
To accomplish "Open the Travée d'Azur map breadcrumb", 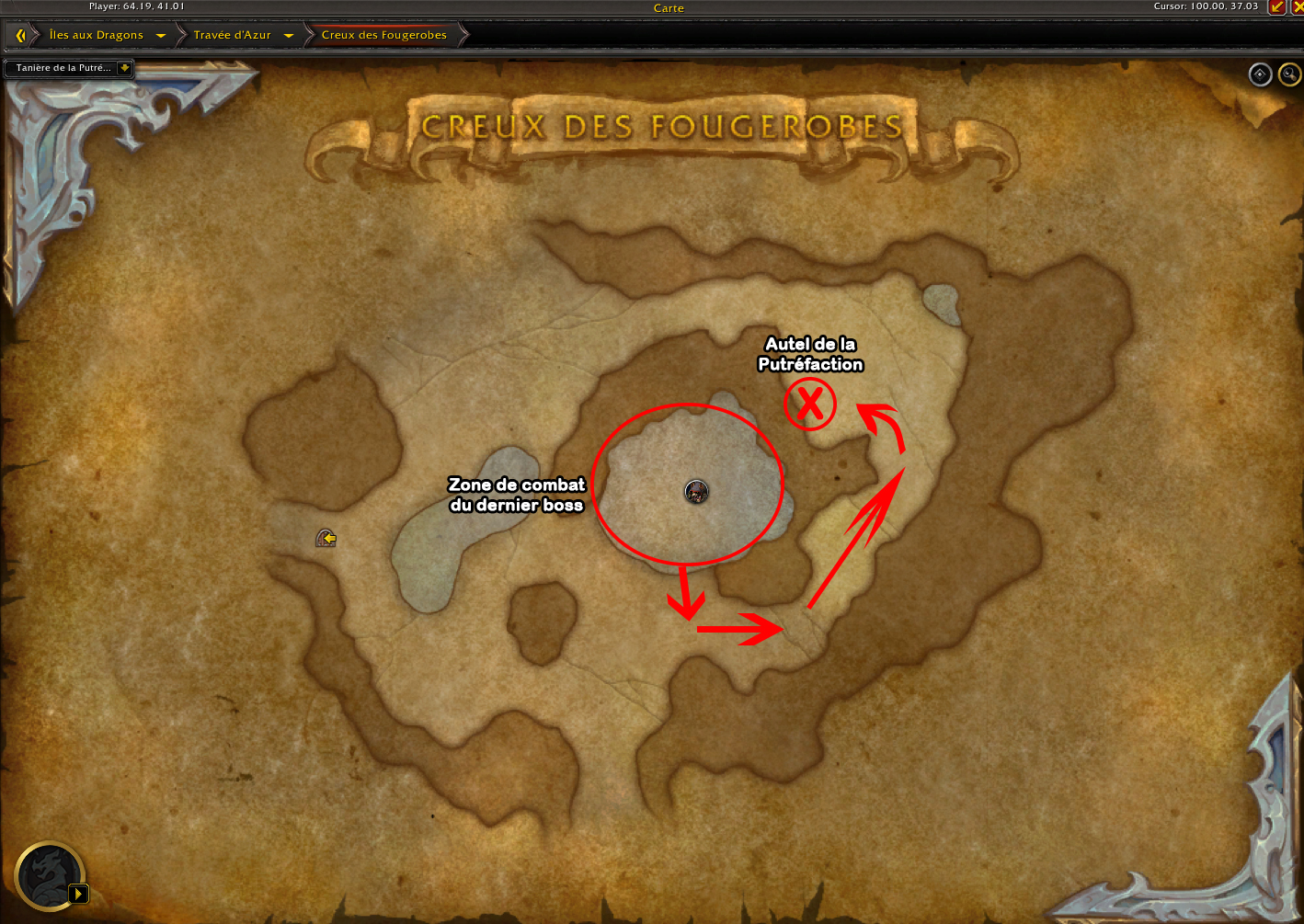I will pos(232,35).
